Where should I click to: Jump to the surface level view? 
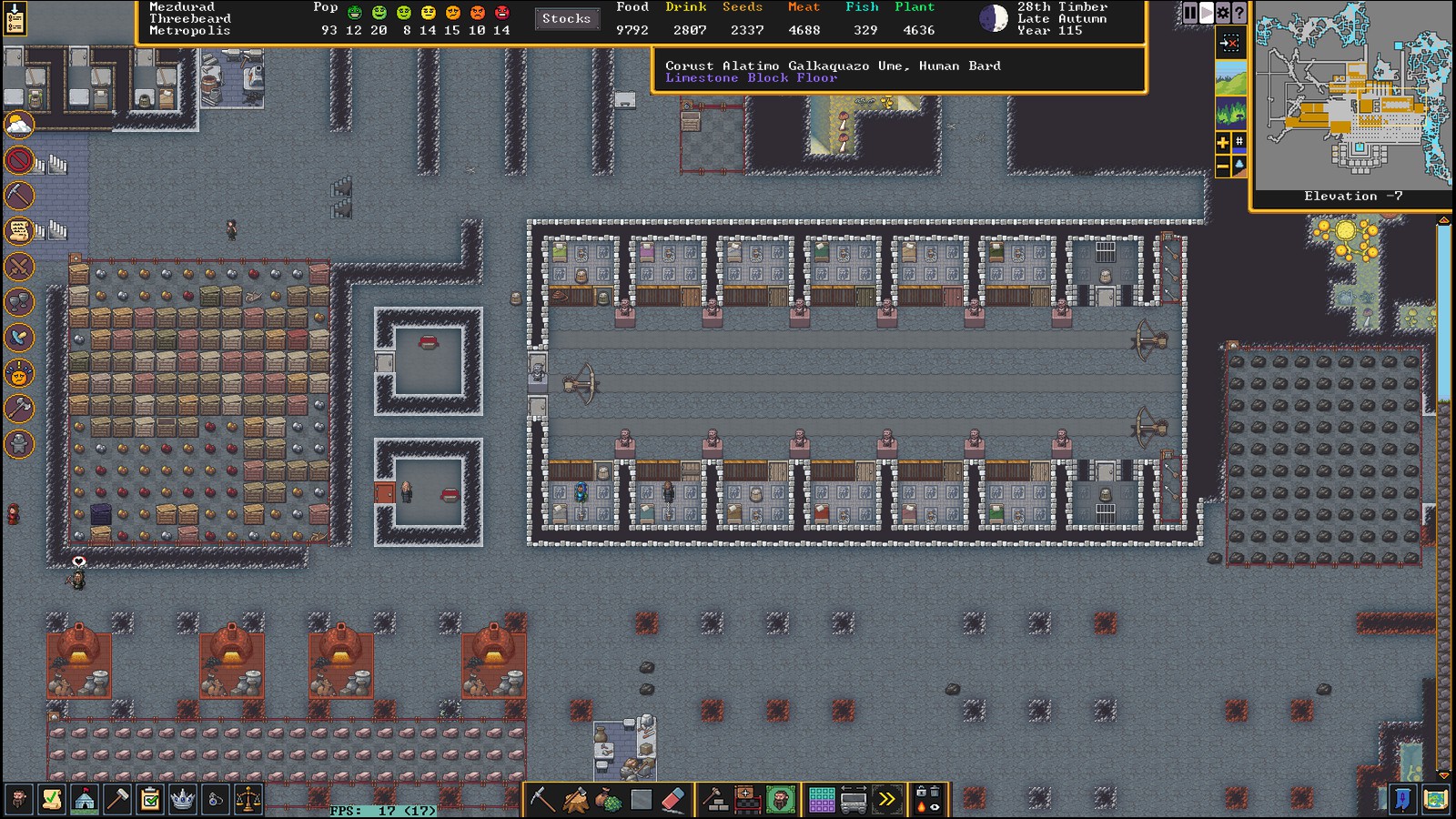[x=1230, y=80]
